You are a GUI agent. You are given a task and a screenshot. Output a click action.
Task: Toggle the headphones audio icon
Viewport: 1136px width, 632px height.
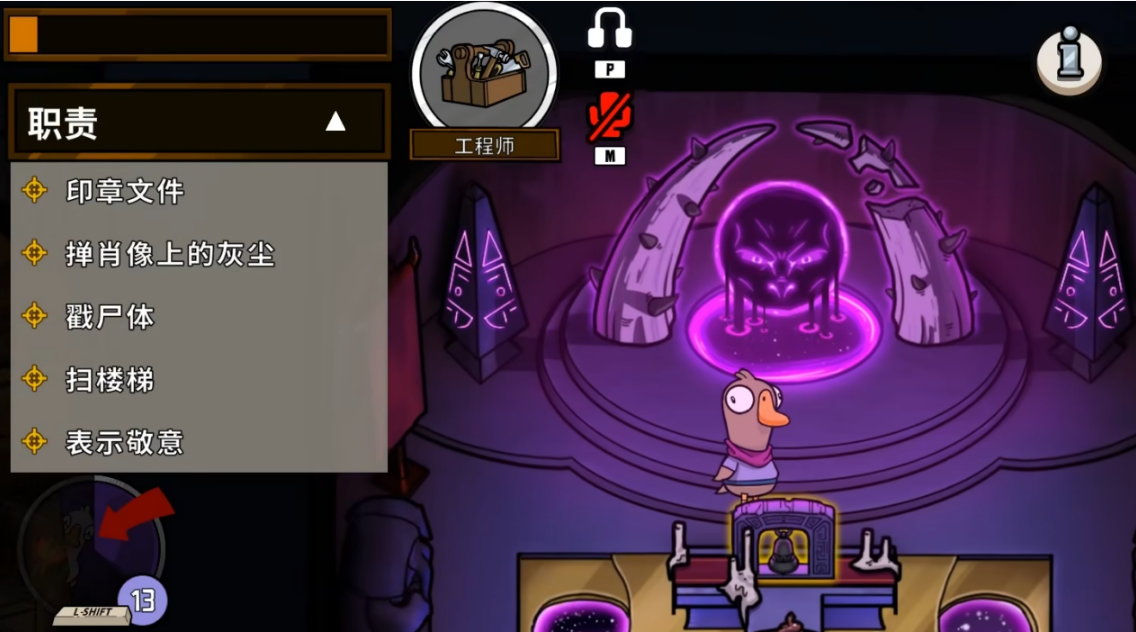609,27
